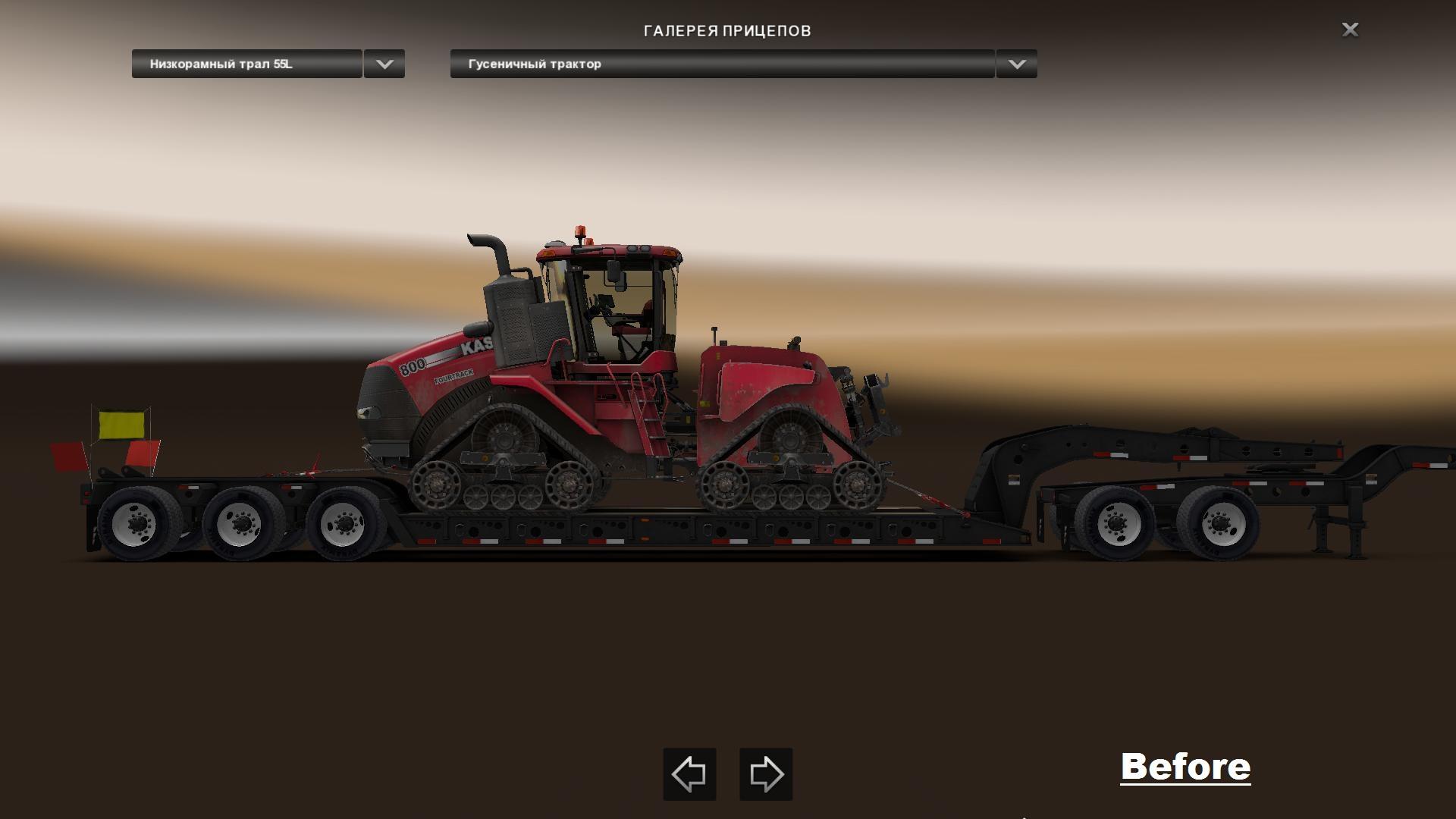
Task: Close the trailer gallery window
Action: click(1350, 30)
